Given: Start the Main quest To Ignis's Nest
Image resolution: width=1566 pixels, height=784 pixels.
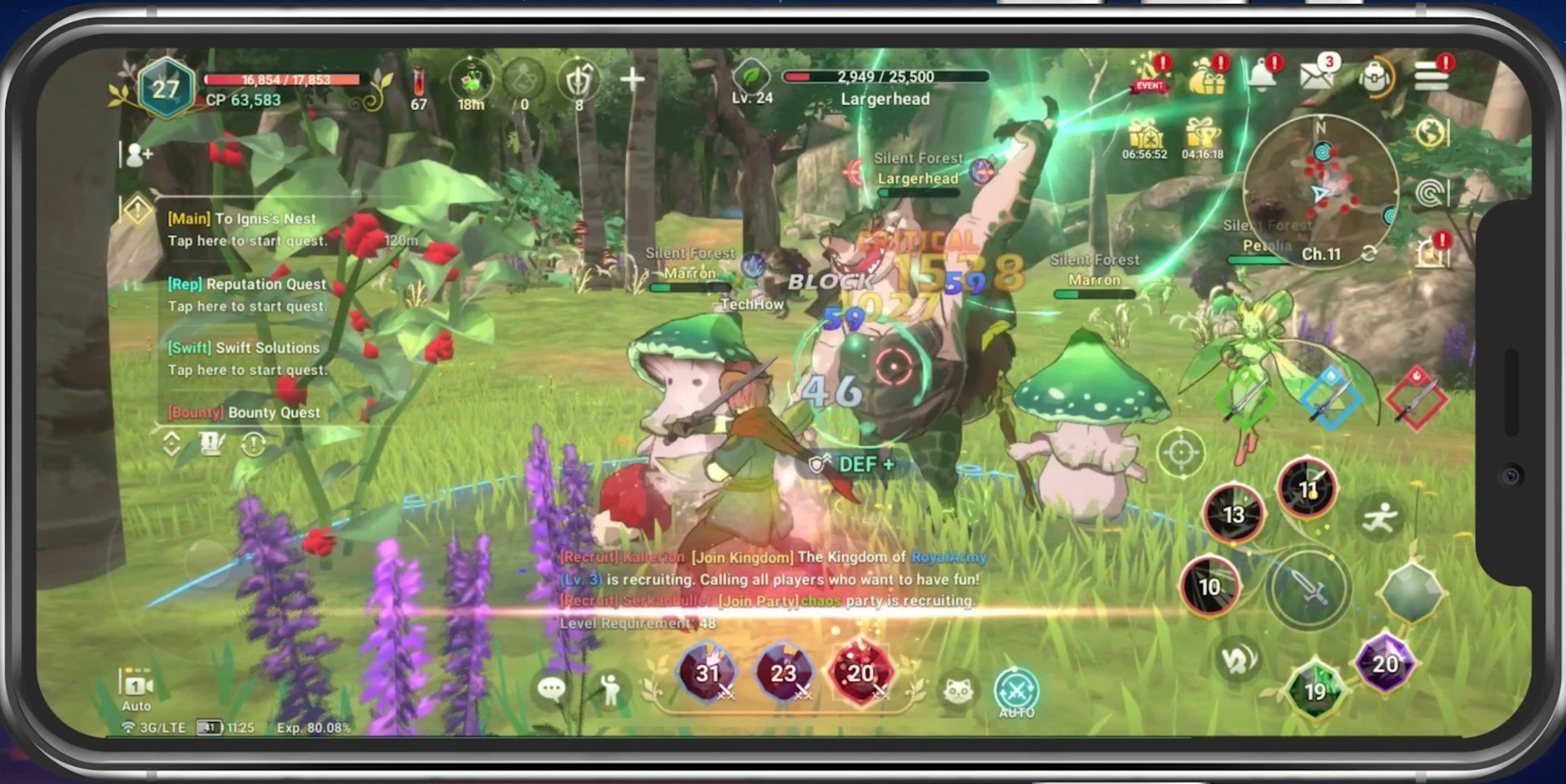Looking at the screenshot, I should [x=247, y=229].
